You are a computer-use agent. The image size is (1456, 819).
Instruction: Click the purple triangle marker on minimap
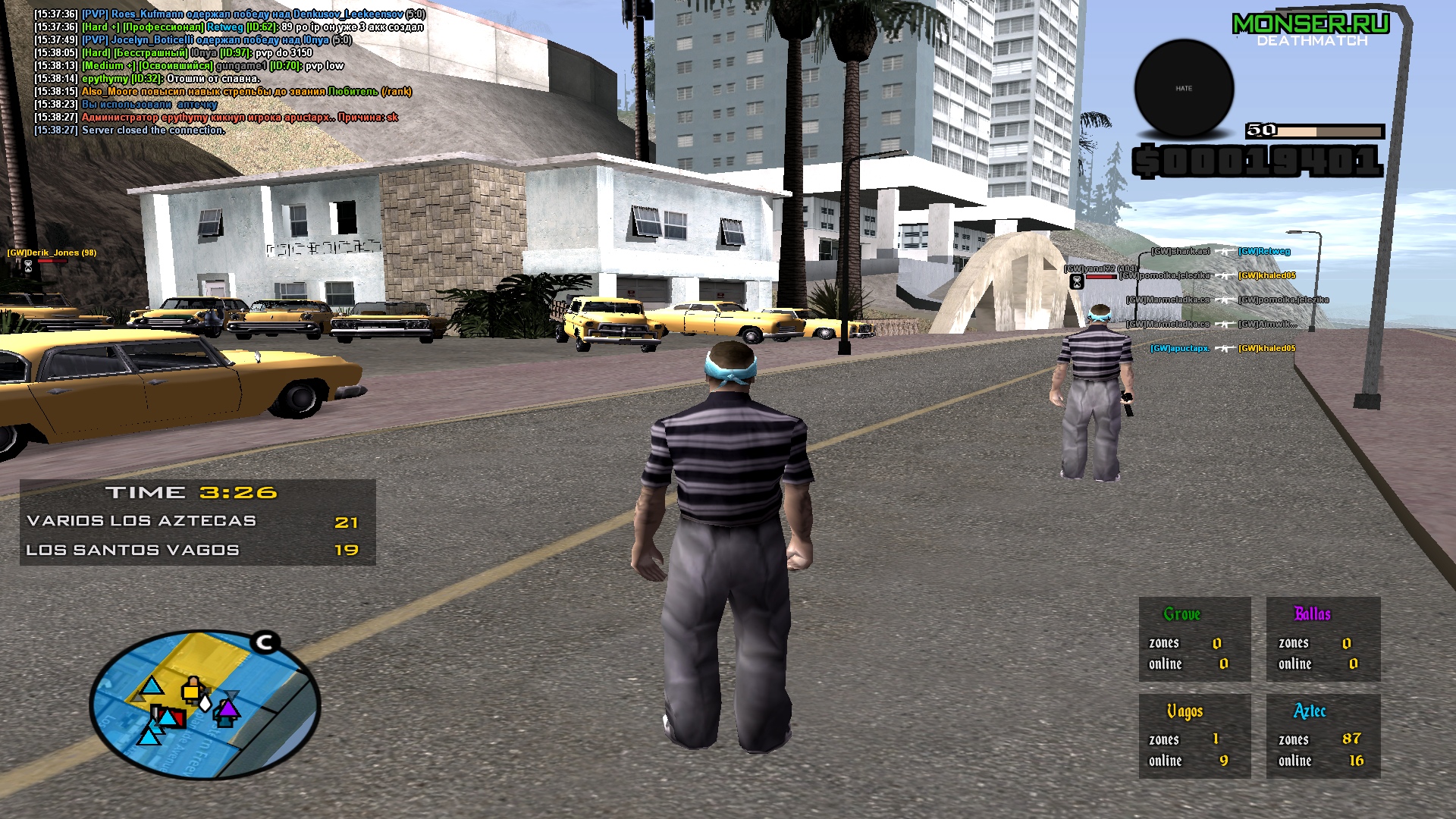pyautogui.click(x=227, y=710)
